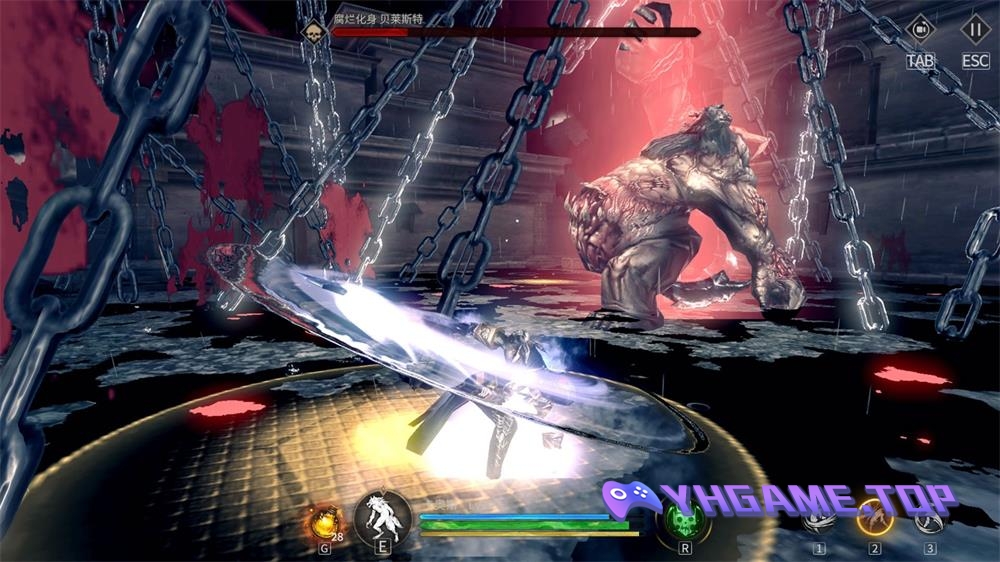Trigger the green skull ability
The width and height of the screenshot is (1000, 562).
click(x=684, y=520)
